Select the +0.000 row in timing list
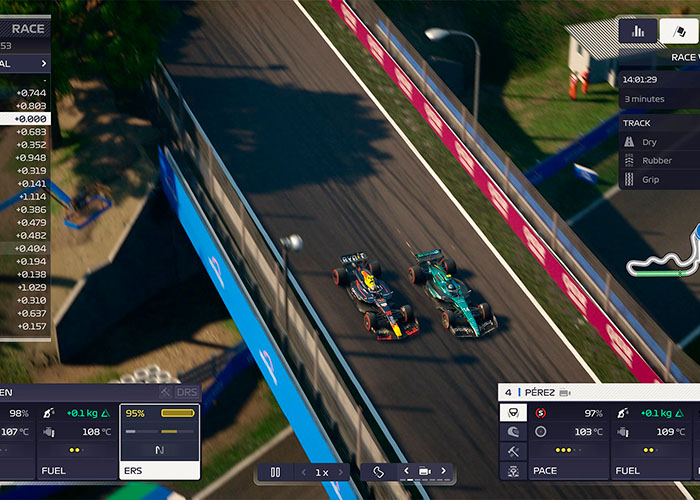 coord(26,119)
